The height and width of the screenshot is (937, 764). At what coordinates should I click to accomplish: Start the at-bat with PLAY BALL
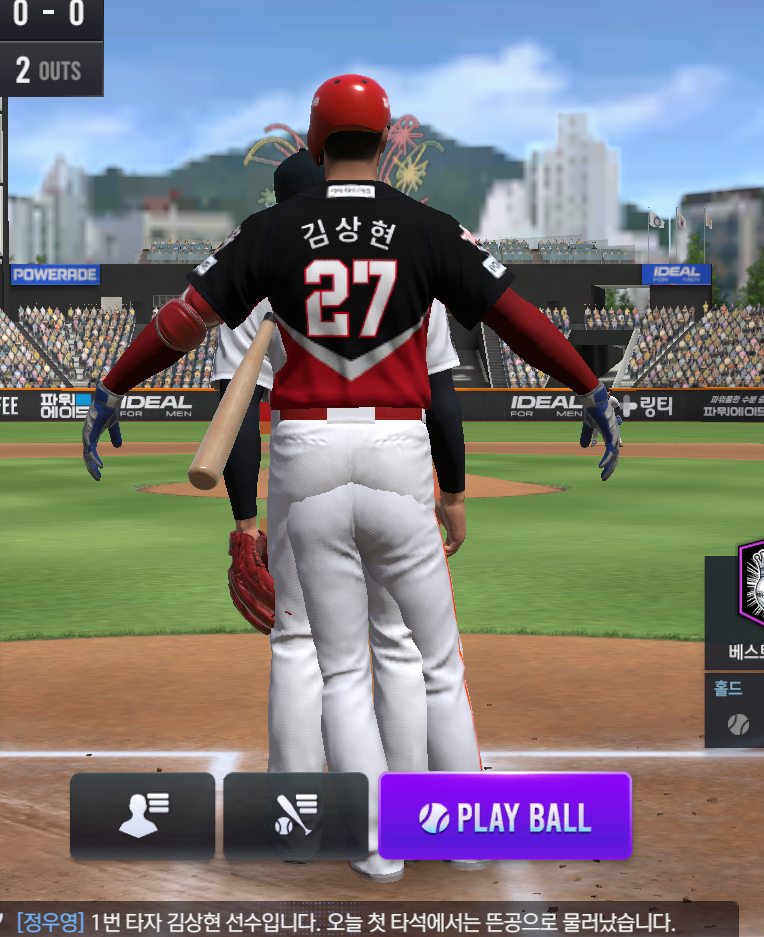coord(505,817)
